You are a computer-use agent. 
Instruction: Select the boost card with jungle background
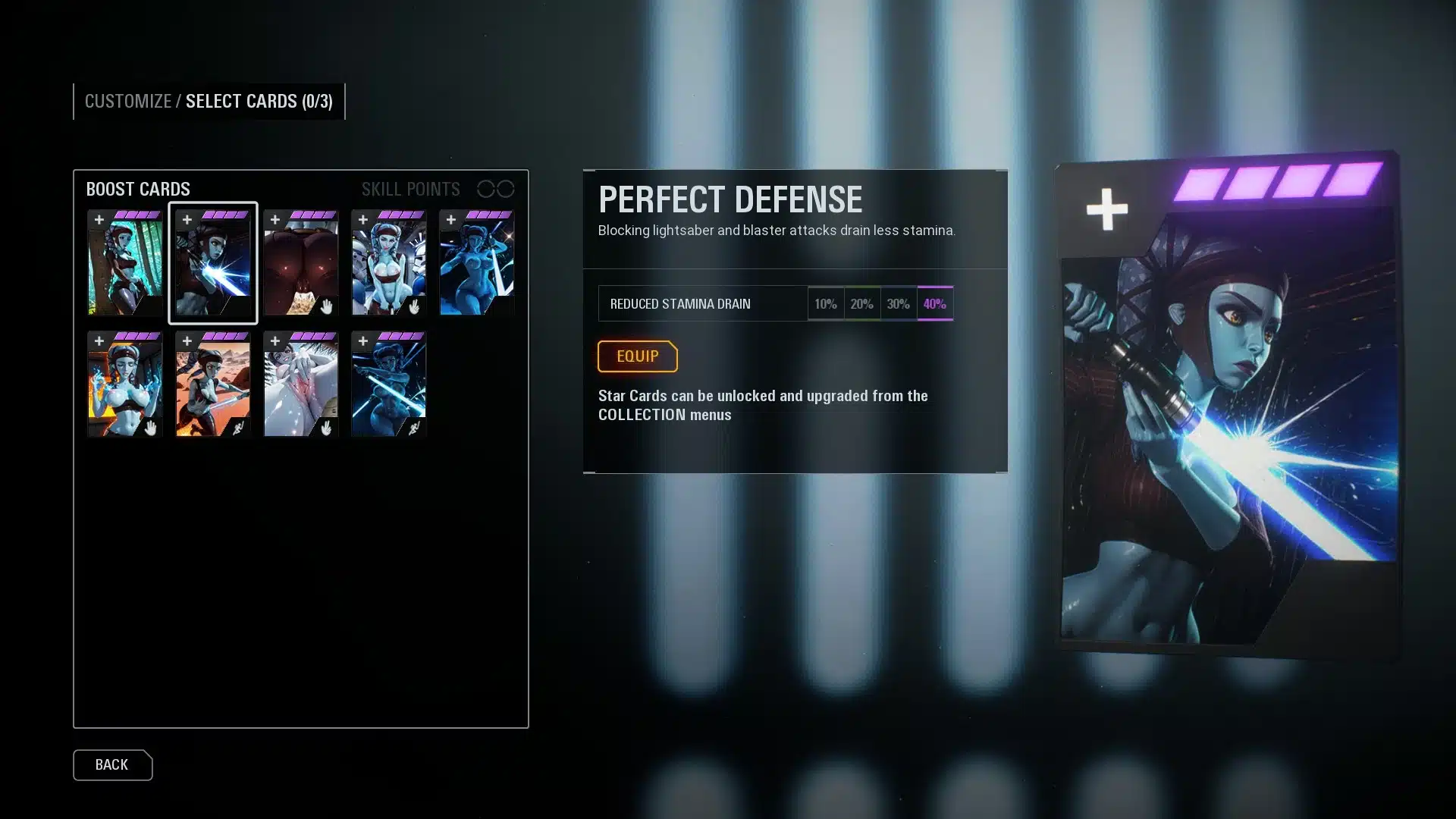[x=125, y=263]
